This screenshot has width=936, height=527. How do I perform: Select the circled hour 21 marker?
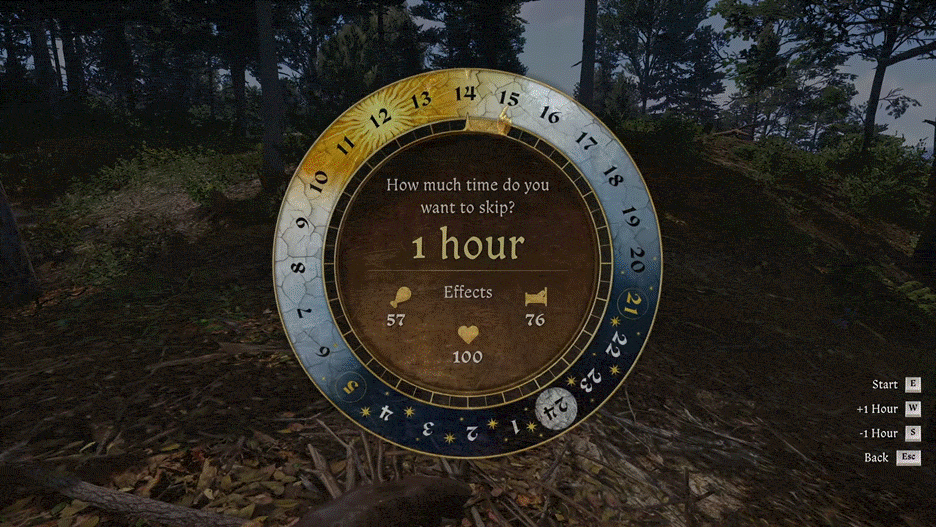632,305
